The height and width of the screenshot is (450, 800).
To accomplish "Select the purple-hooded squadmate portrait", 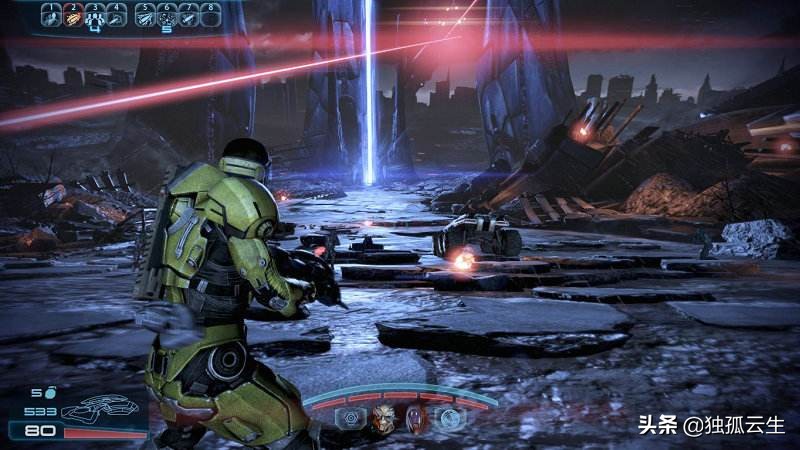I will [417, 418].
